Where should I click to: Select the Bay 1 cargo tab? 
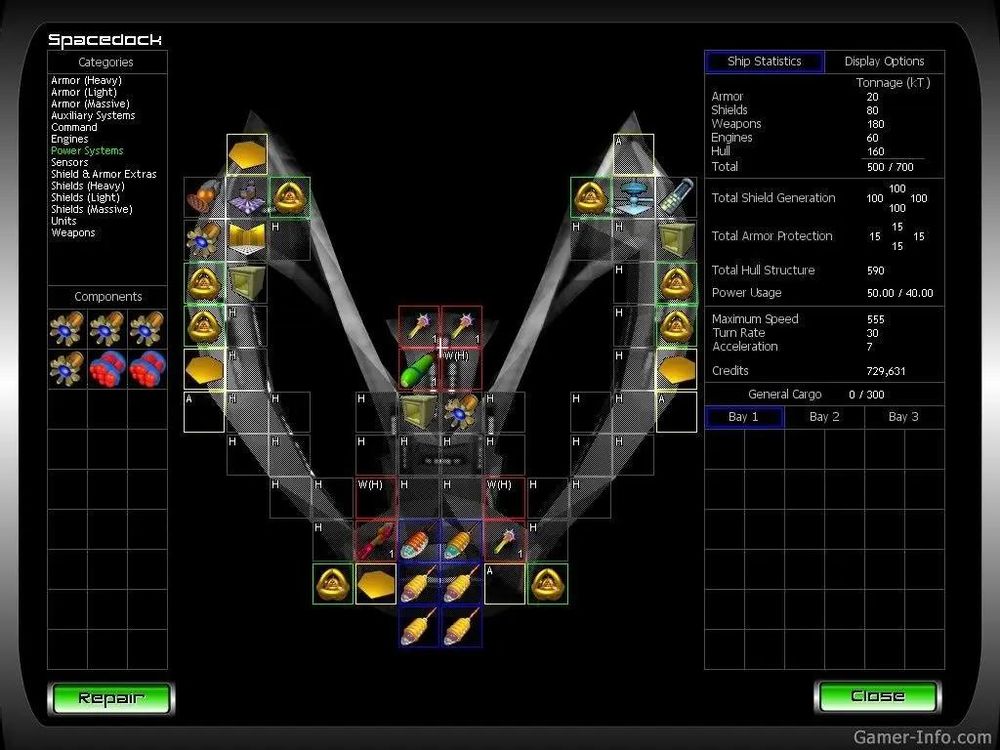(743, 417)
